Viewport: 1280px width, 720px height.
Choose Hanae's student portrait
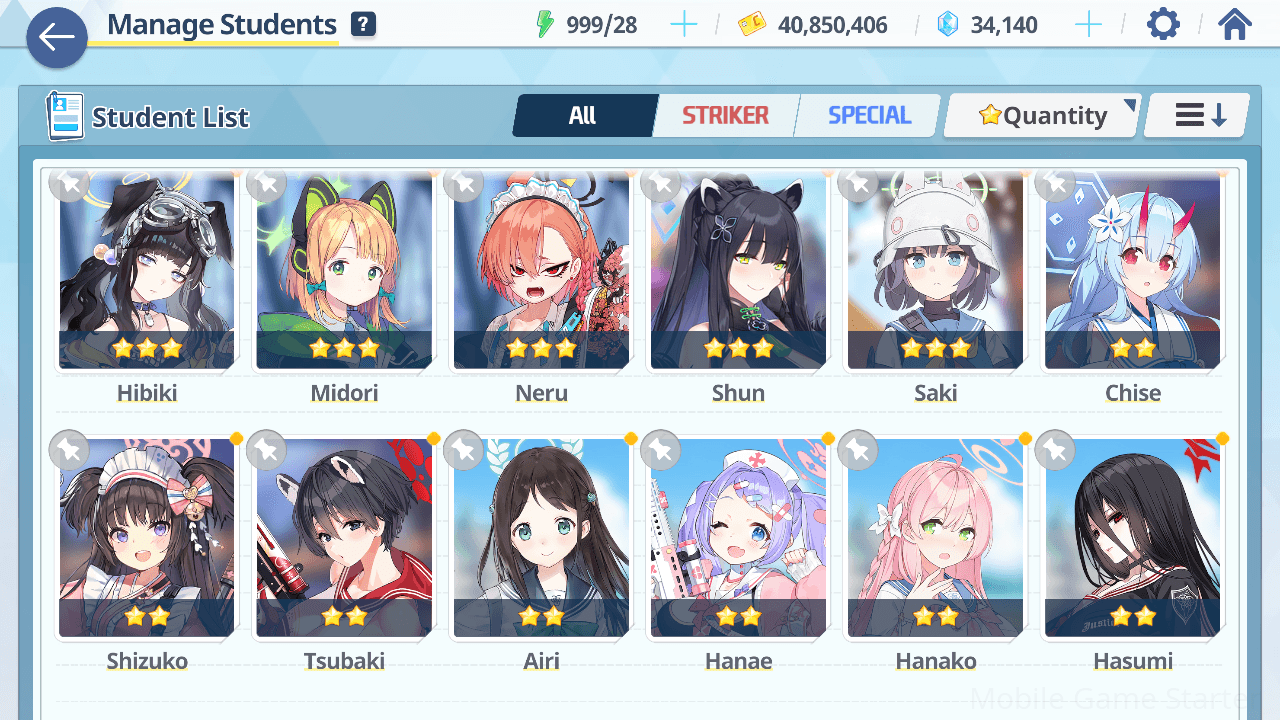(738, 538)
